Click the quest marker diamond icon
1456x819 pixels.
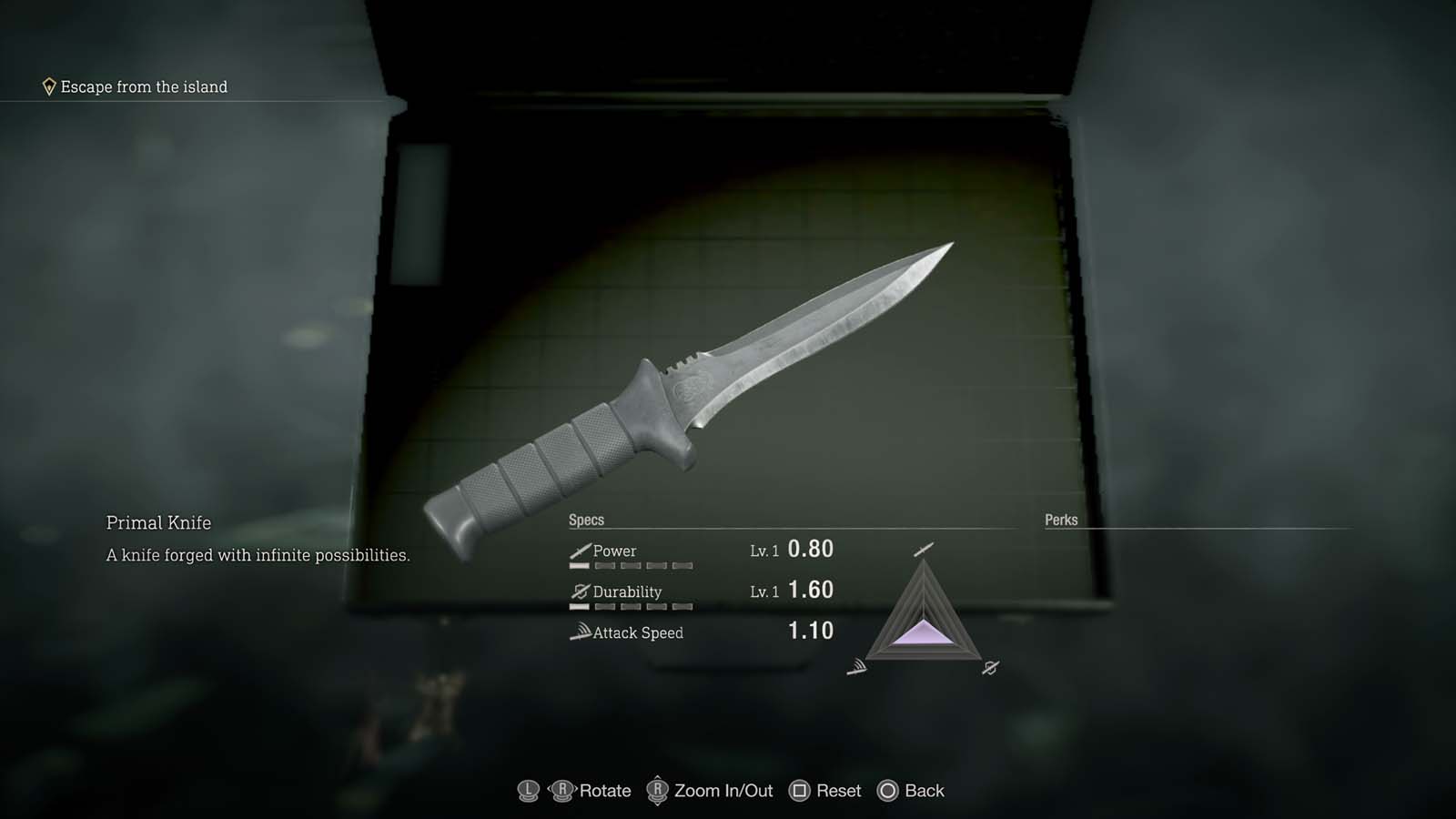50,86
